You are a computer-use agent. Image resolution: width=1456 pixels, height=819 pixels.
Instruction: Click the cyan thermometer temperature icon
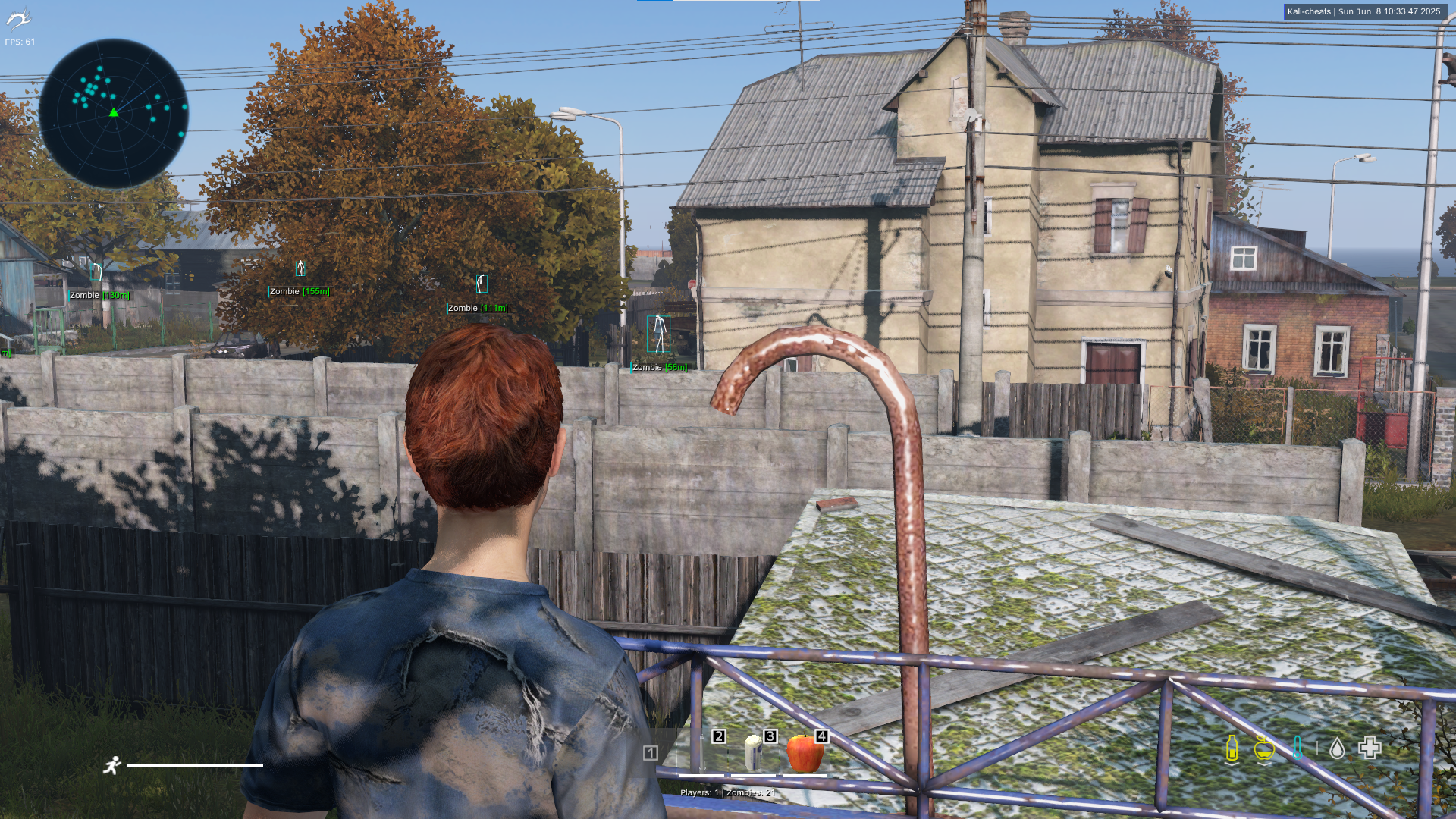tap(1298, 748)
